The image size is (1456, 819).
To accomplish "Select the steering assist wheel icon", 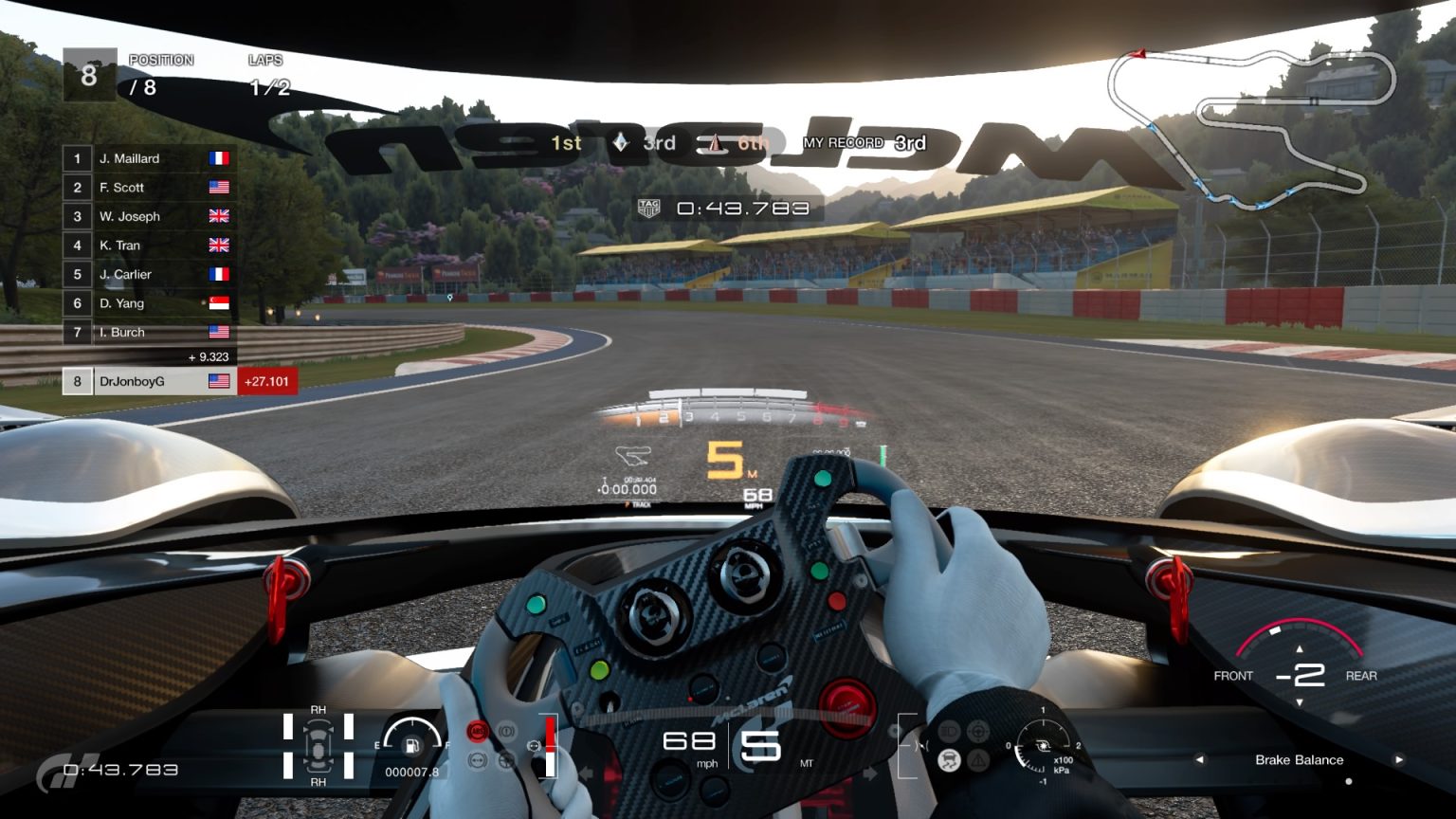I will coord(977,730).
